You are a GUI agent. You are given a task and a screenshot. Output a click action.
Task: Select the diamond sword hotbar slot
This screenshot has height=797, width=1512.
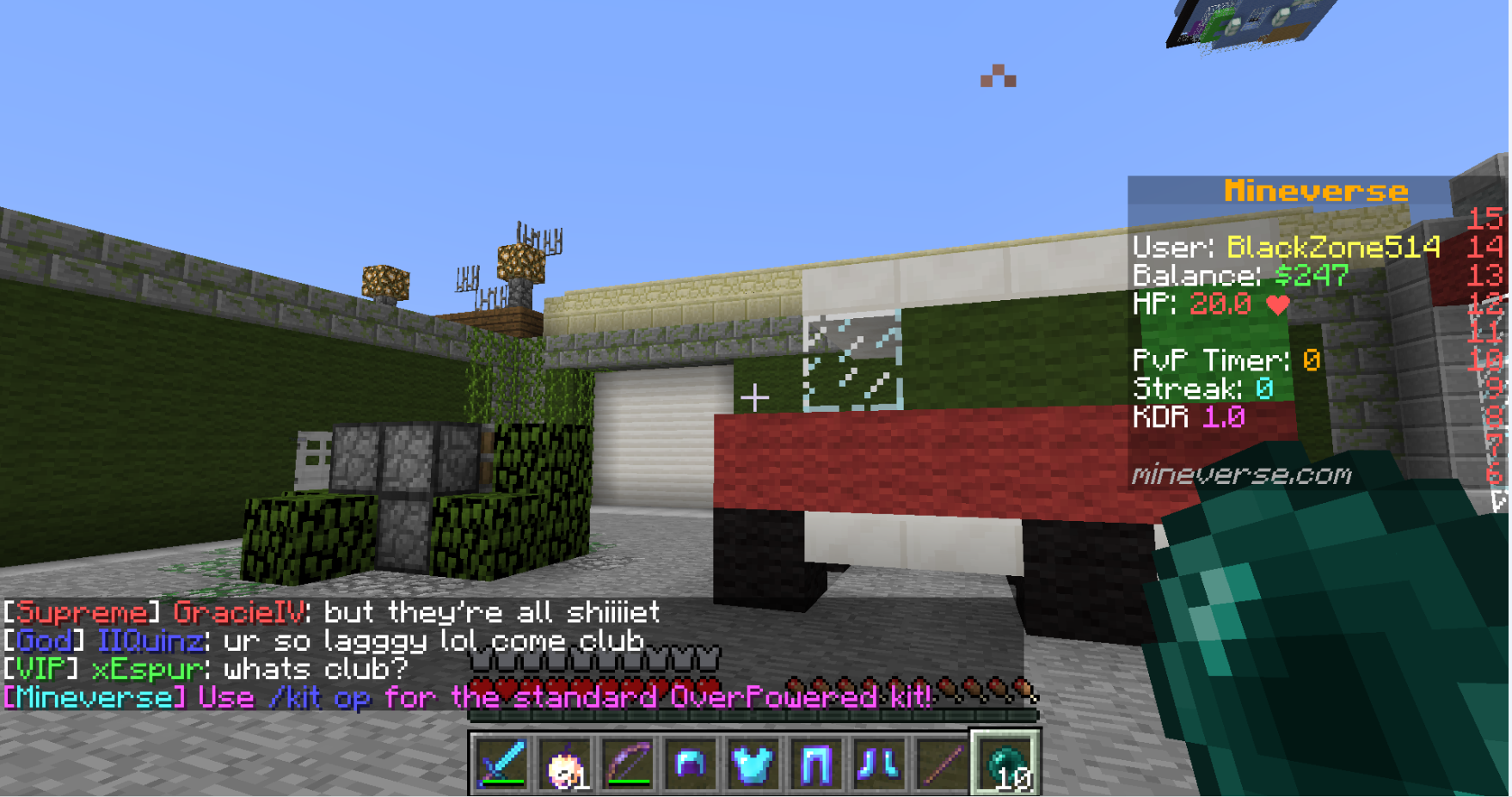click(502, 763)
